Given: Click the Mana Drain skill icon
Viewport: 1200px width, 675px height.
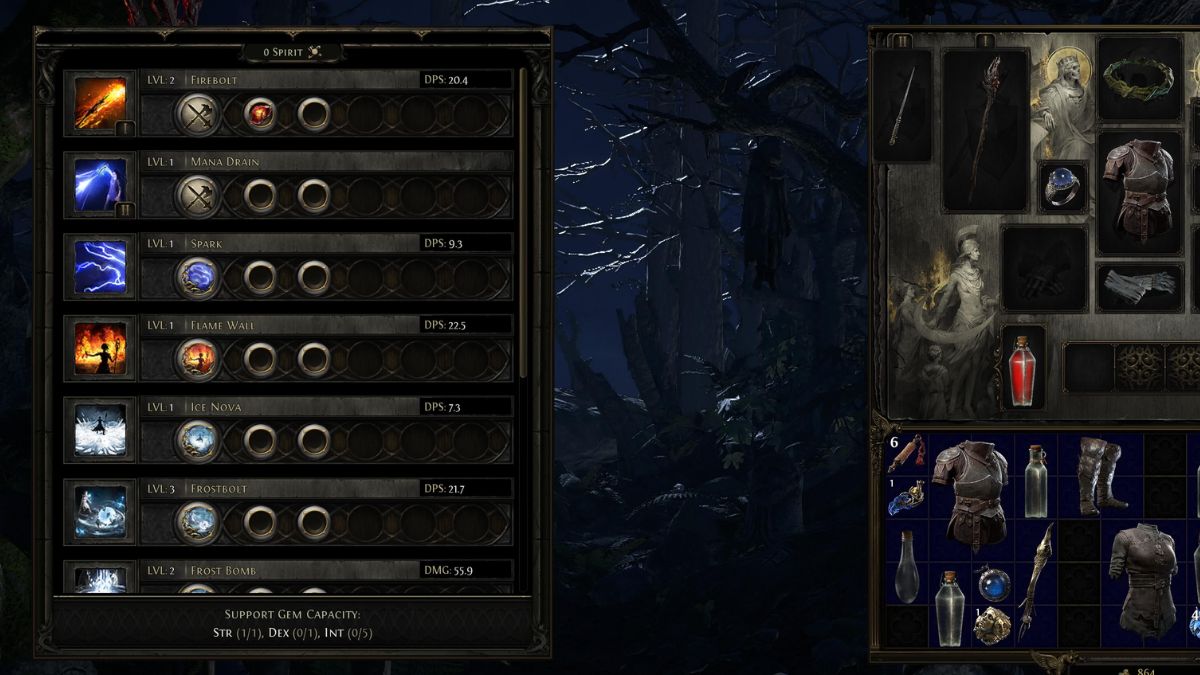Looking at the screenshot, I should pyautogui.click(x=101, y=187).
